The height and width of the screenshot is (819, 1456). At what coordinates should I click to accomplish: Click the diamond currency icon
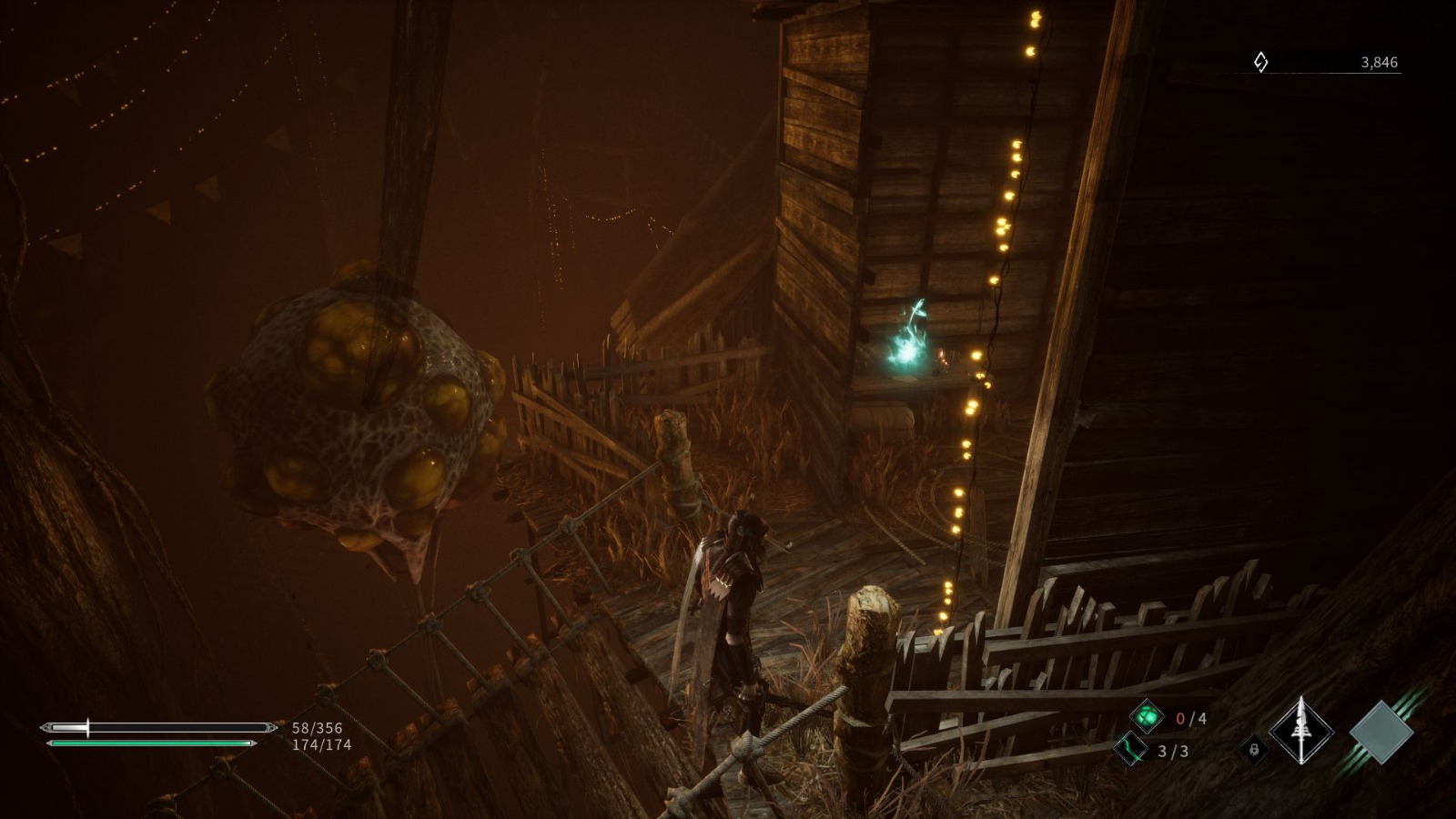1260,62
